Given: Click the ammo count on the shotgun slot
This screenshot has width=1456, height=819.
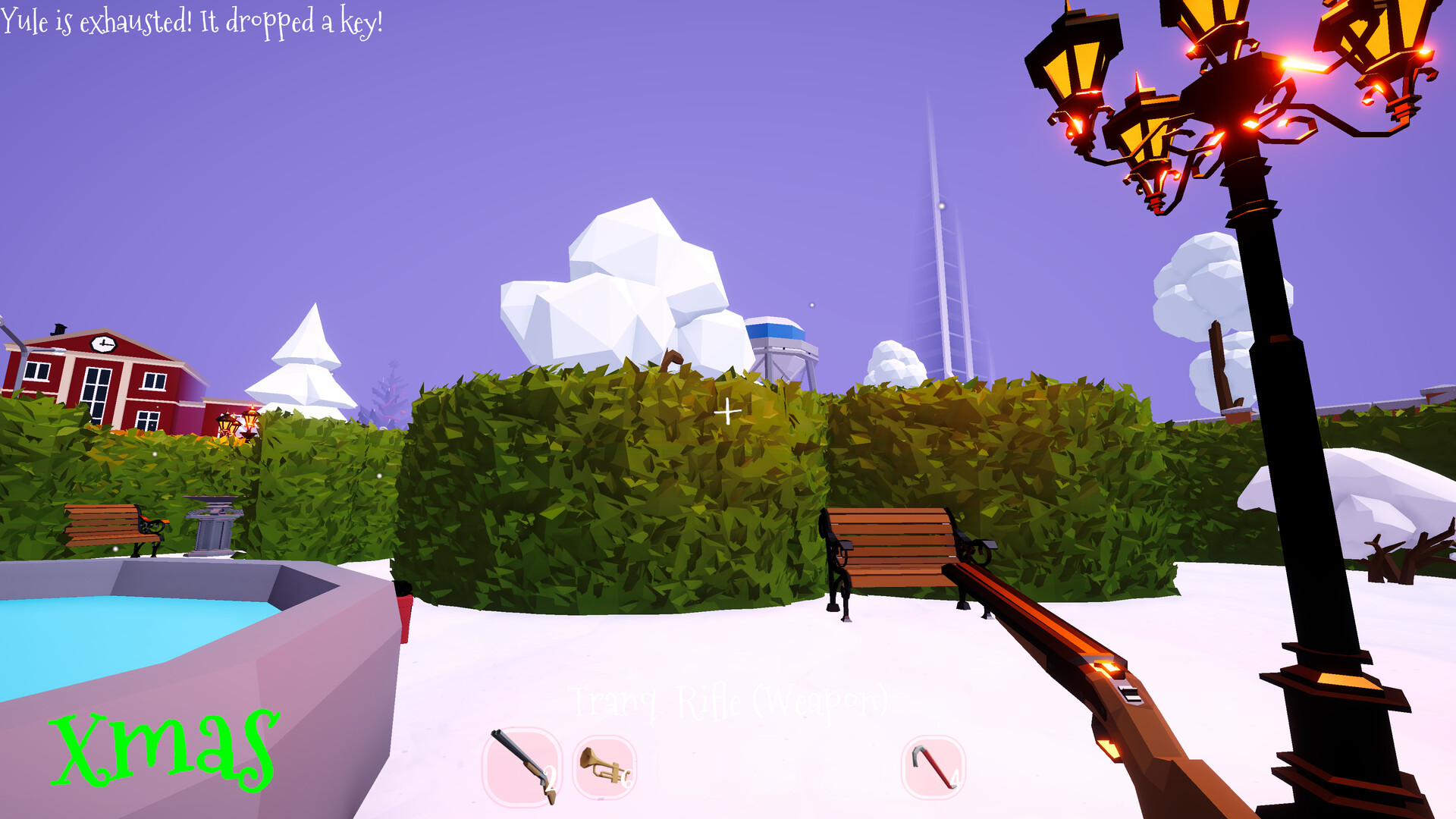Looking at the screenshot, I should 551,777.
